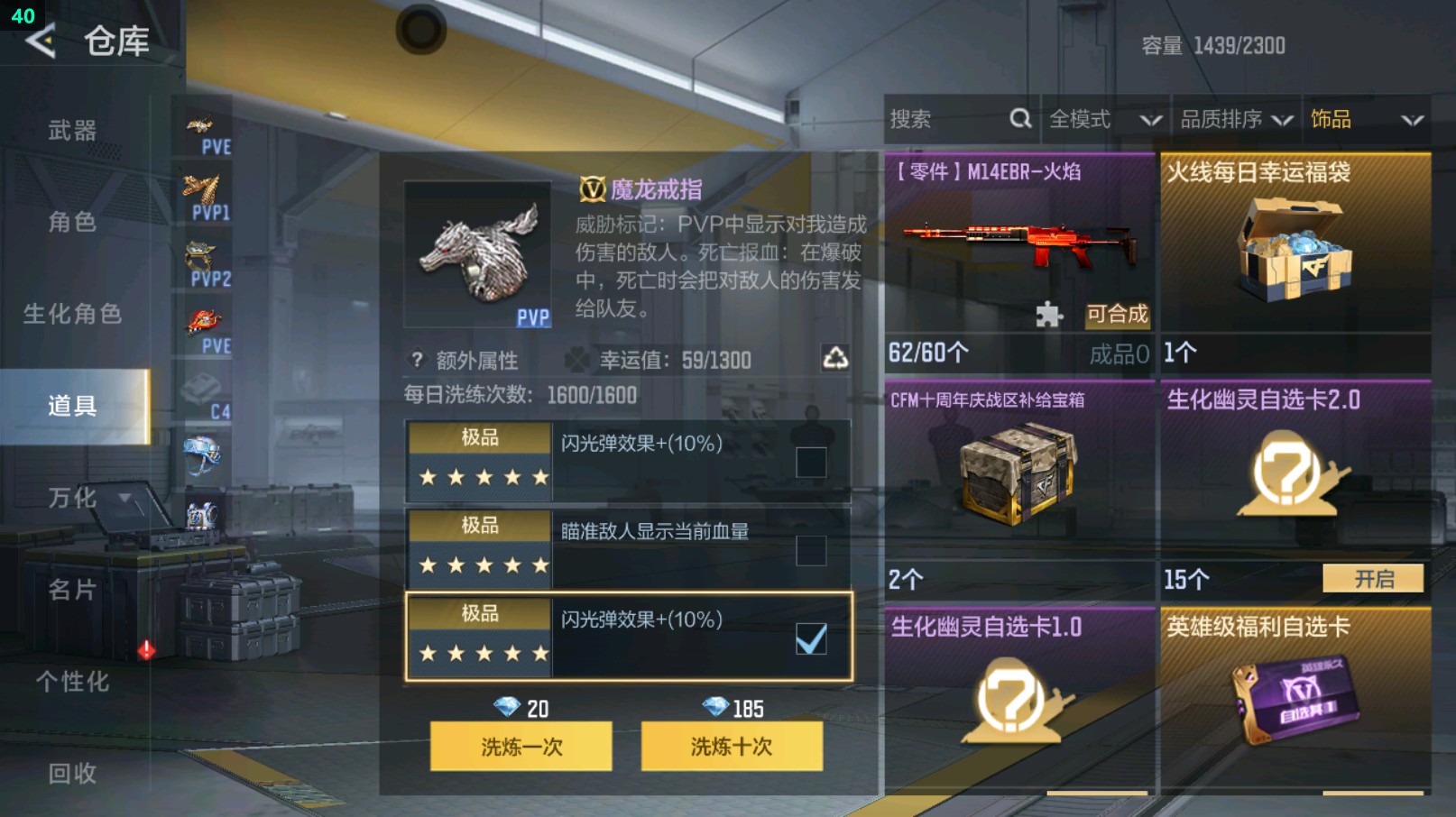Click the back arrow next to 仓库

click(x=40, y=41)
